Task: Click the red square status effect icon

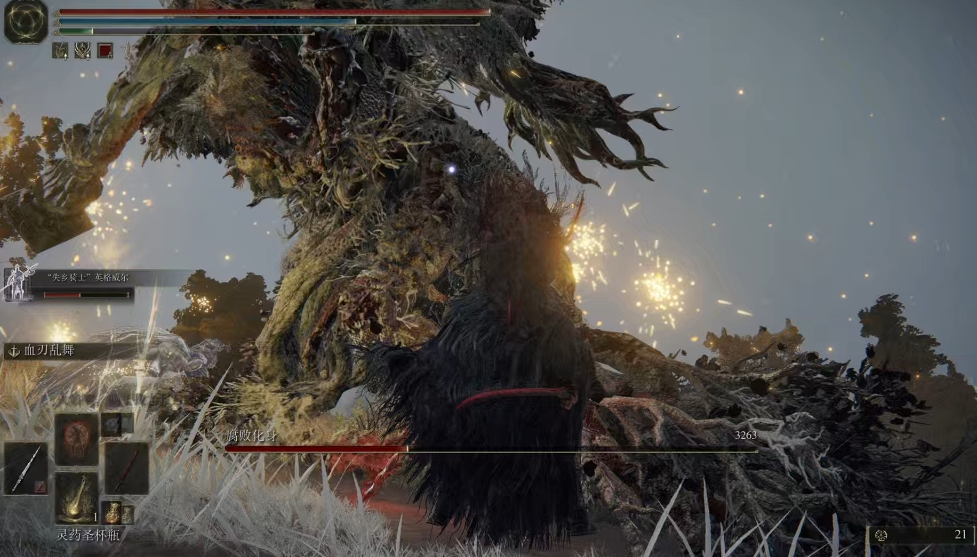Action: pos(105,50)
